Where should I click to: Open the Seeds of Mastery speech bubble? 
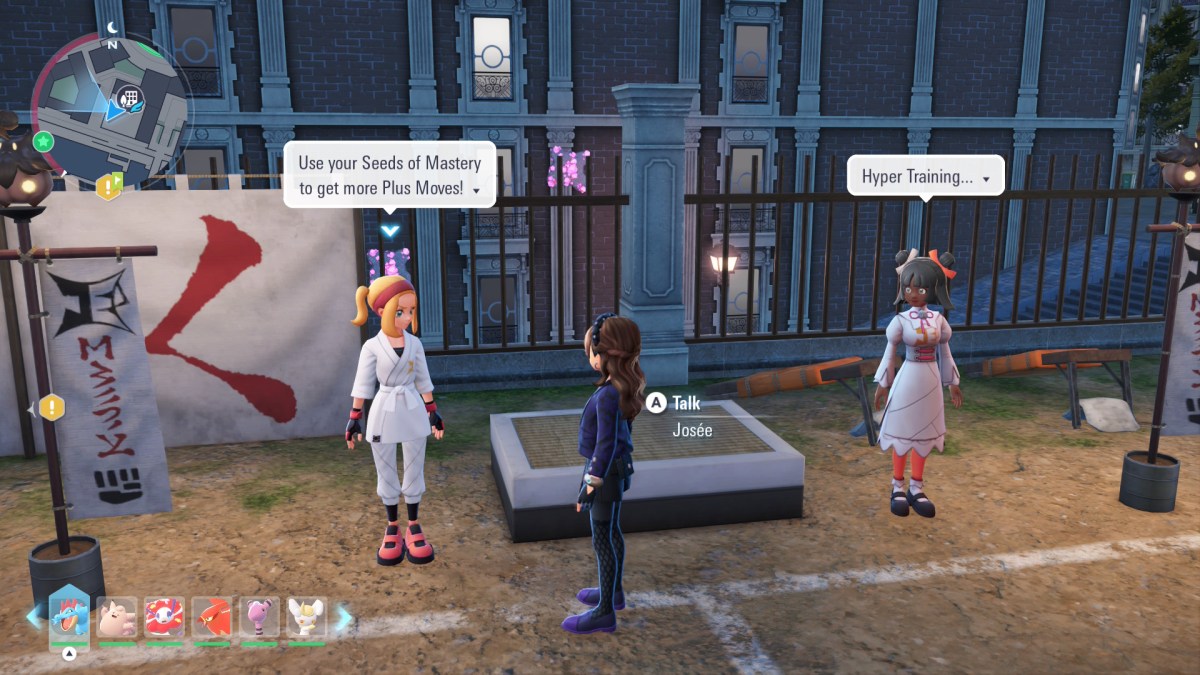point(390,174)
